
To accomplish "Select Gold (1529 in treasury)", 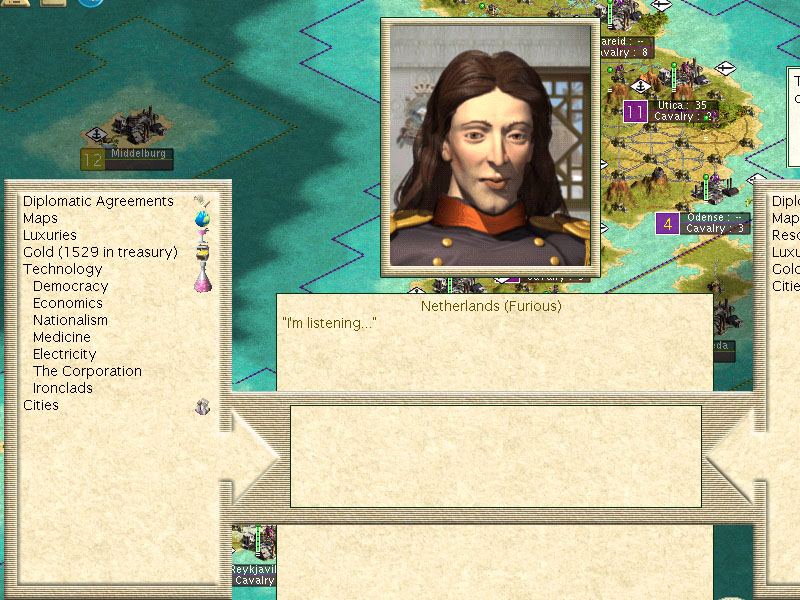I will (100, 252).
